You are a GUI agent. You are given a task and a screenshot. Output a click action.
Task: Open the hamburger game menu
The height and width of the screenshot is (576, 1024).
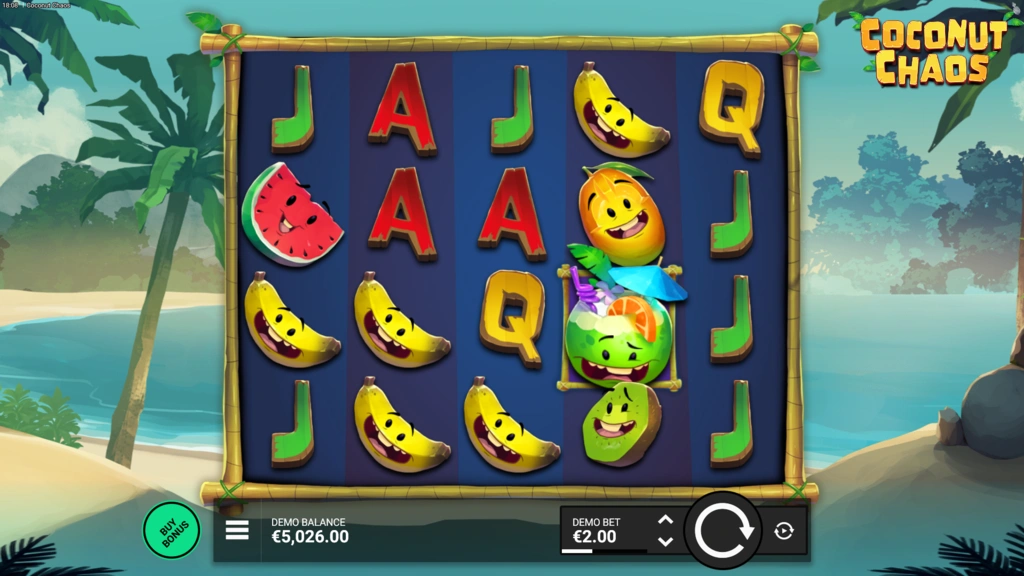coord(237,530)
